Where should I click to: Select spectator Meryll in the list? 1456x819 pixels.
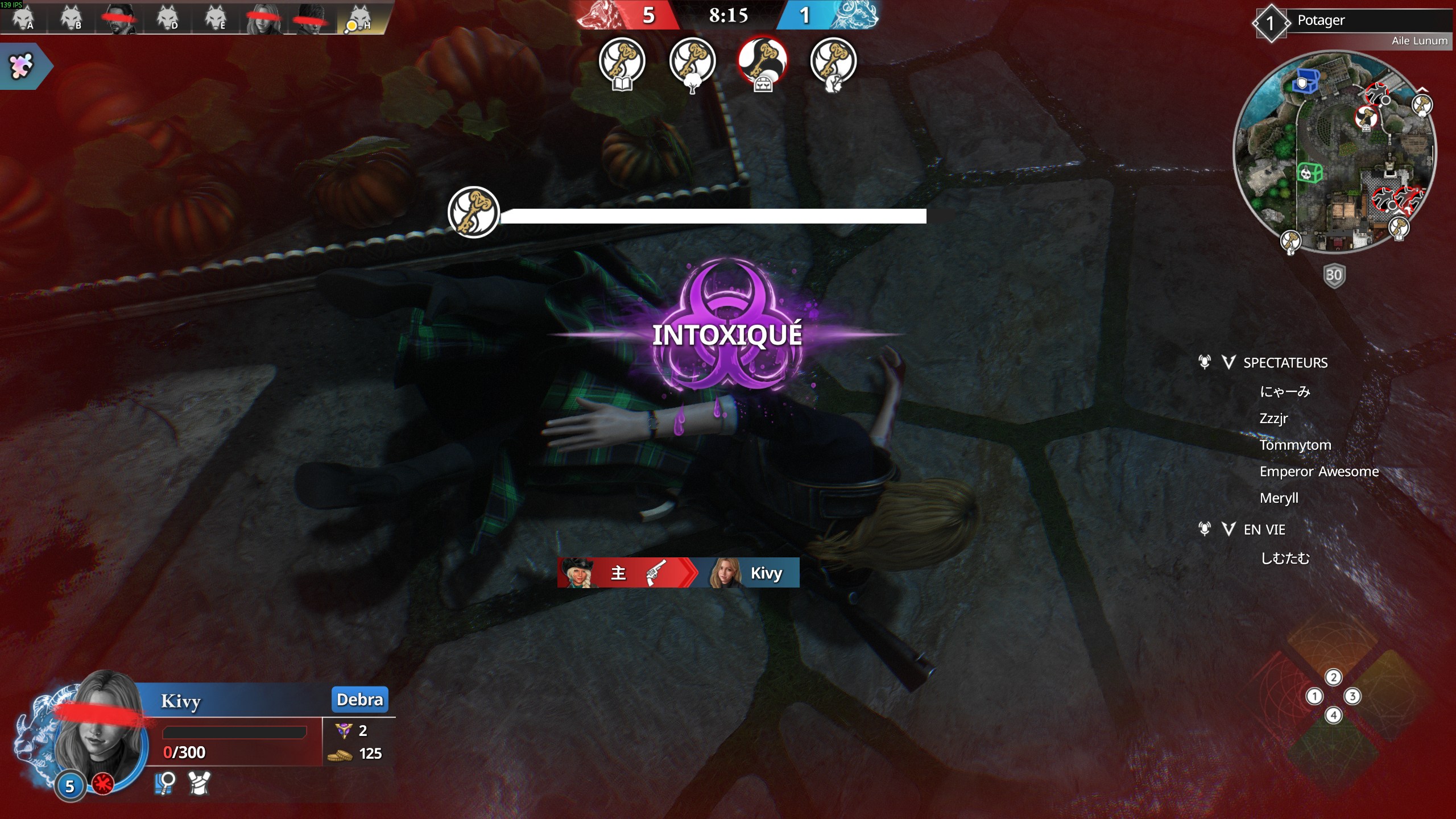coord(1279,498)
